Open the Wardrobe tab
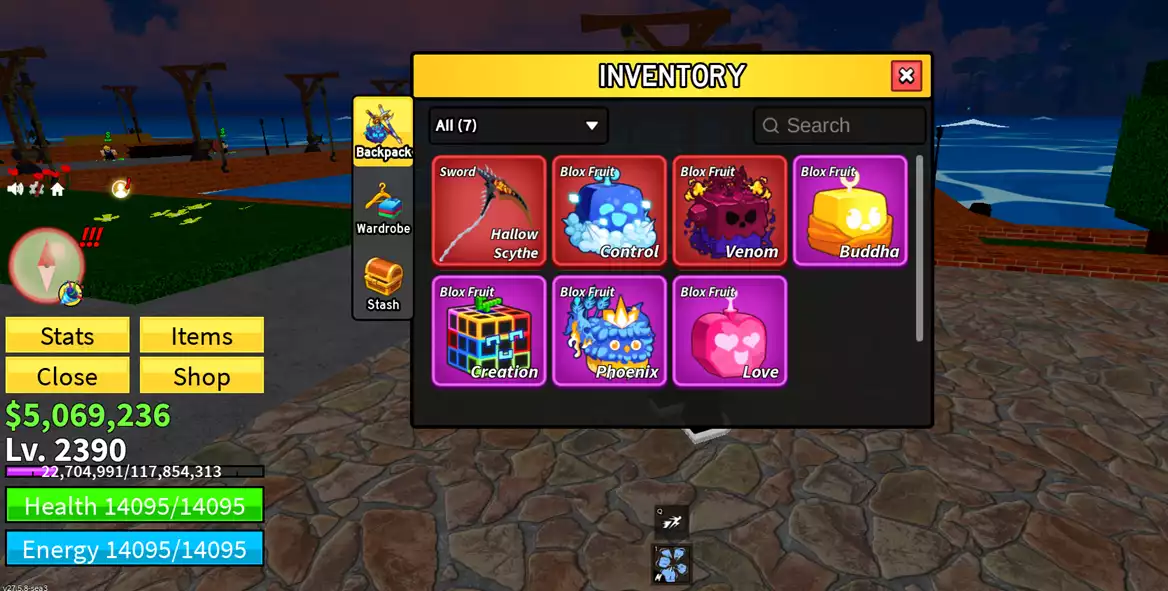 coord(383,209)
